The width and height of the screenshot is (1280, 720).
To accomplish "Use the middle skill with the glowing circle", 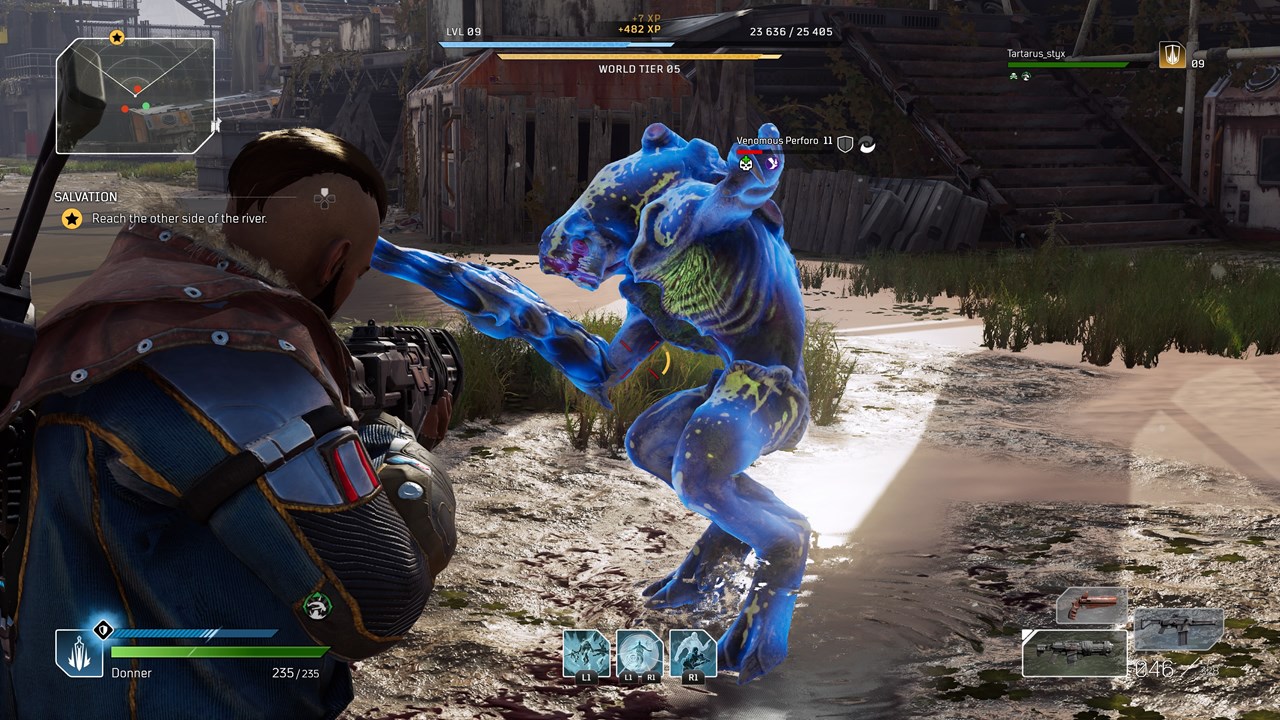I will 639,655.
